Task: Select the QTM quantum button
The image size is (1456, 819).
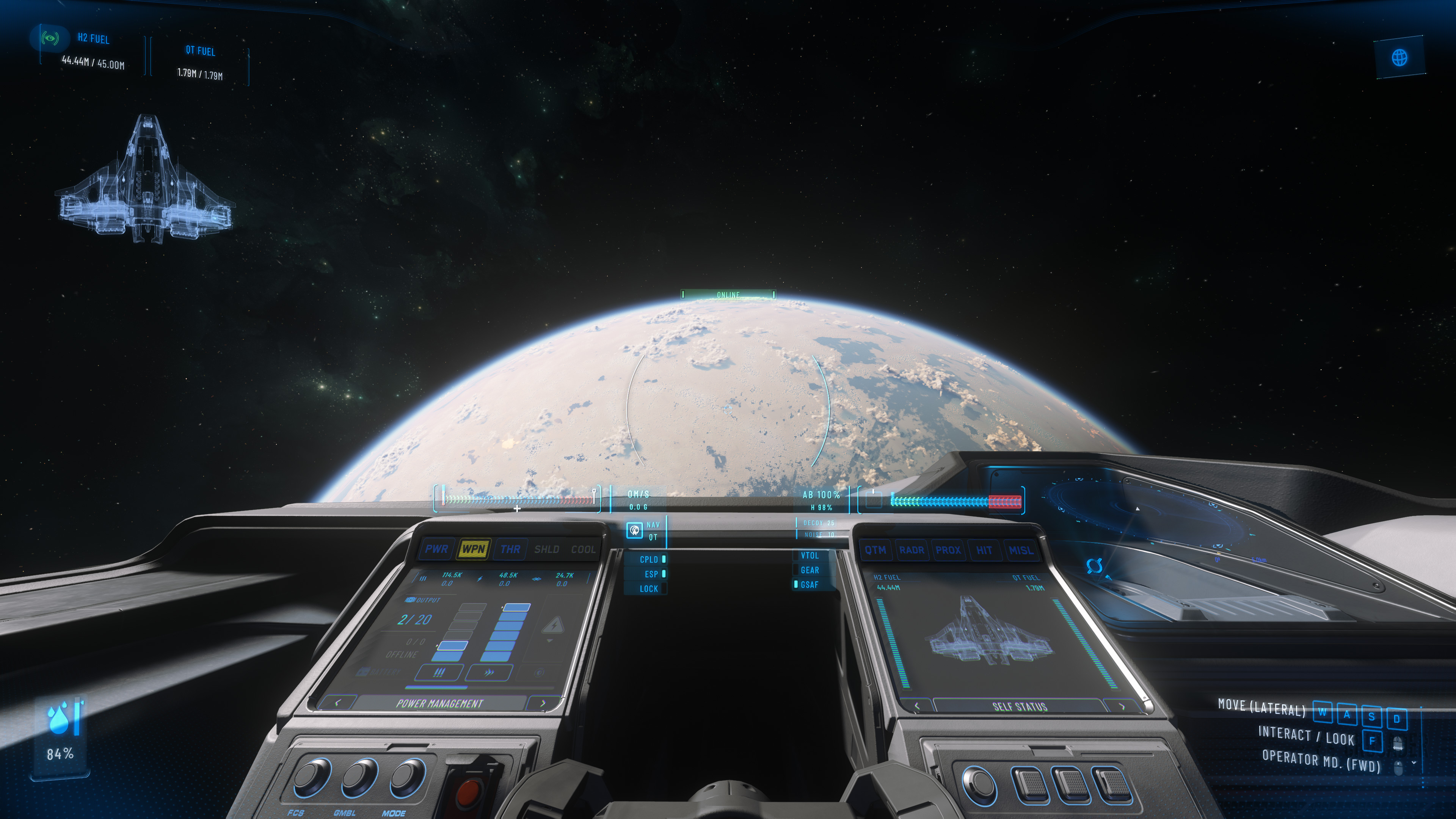Action: (x=875, y=550)
